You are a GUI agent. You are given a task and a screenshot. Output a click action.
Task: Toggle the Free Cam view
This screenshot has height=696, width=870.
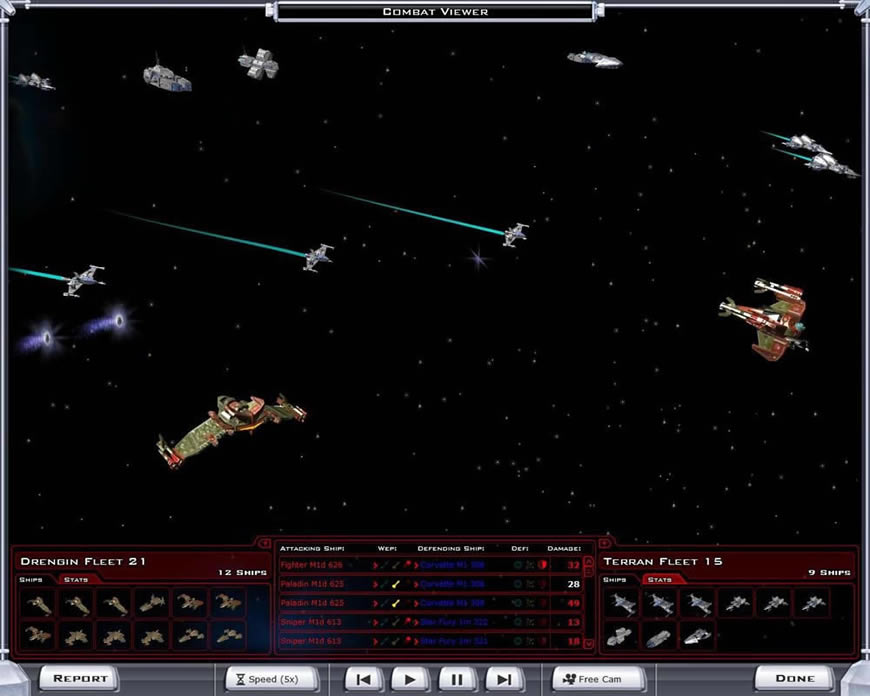pos(599,679)
